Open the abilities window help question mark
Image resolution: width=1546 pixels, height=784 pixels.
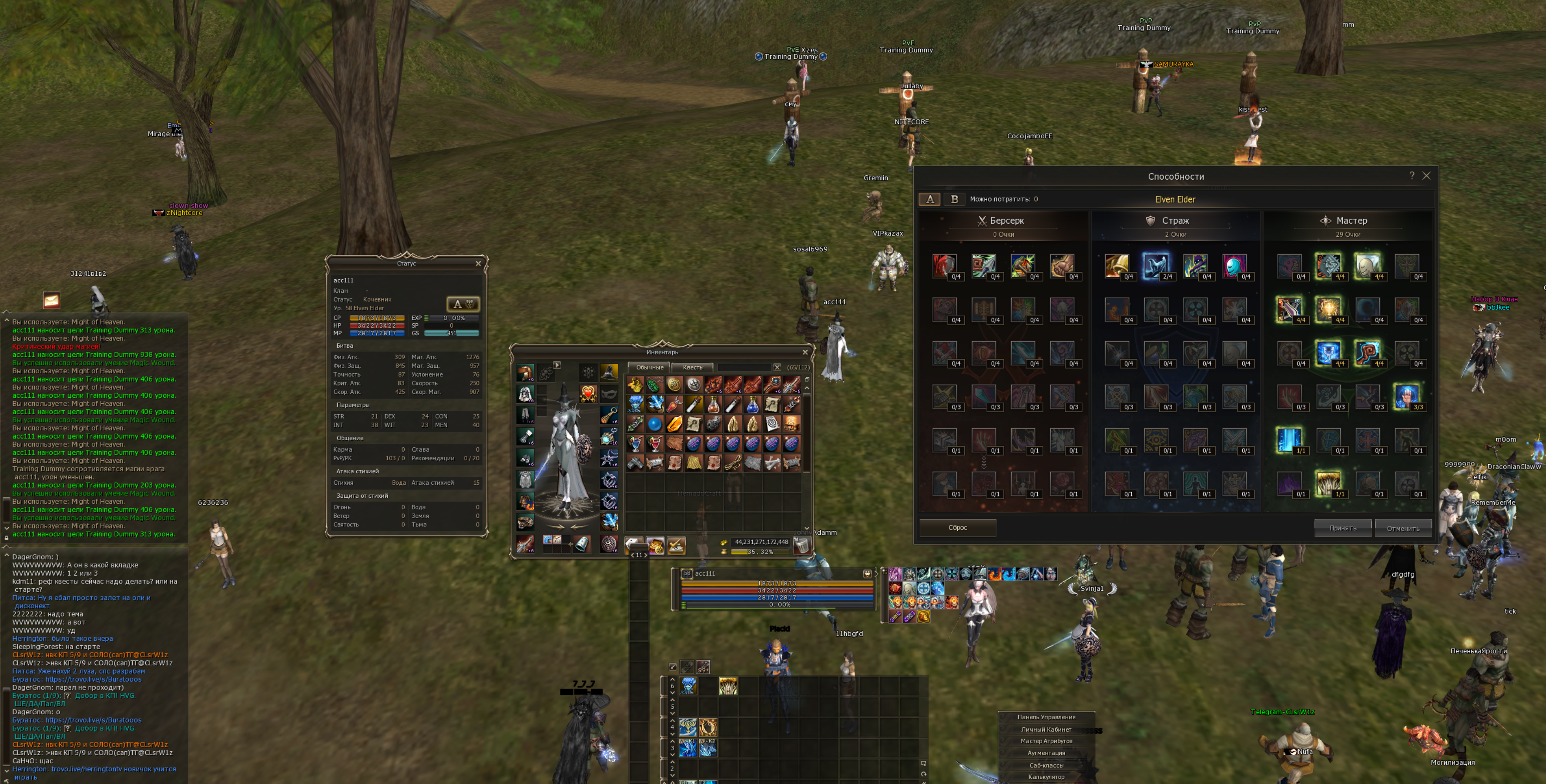1412,176
